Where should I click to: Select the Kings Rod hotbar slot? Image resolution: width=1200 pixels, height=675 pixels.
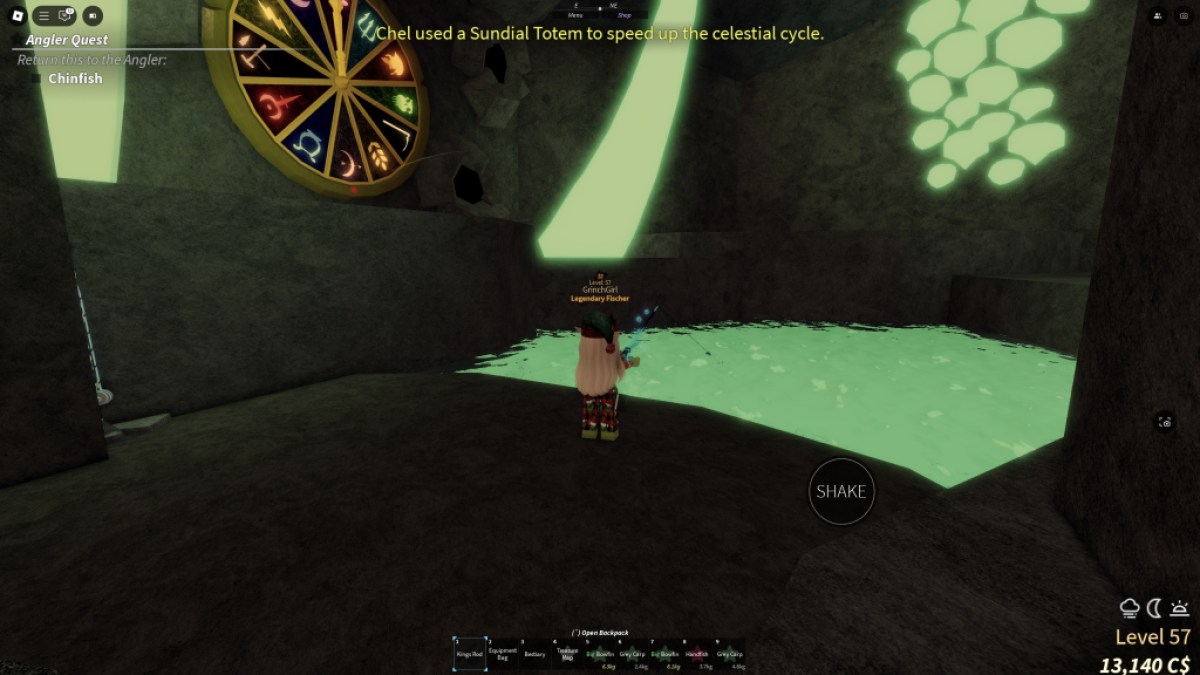[470, 654]
